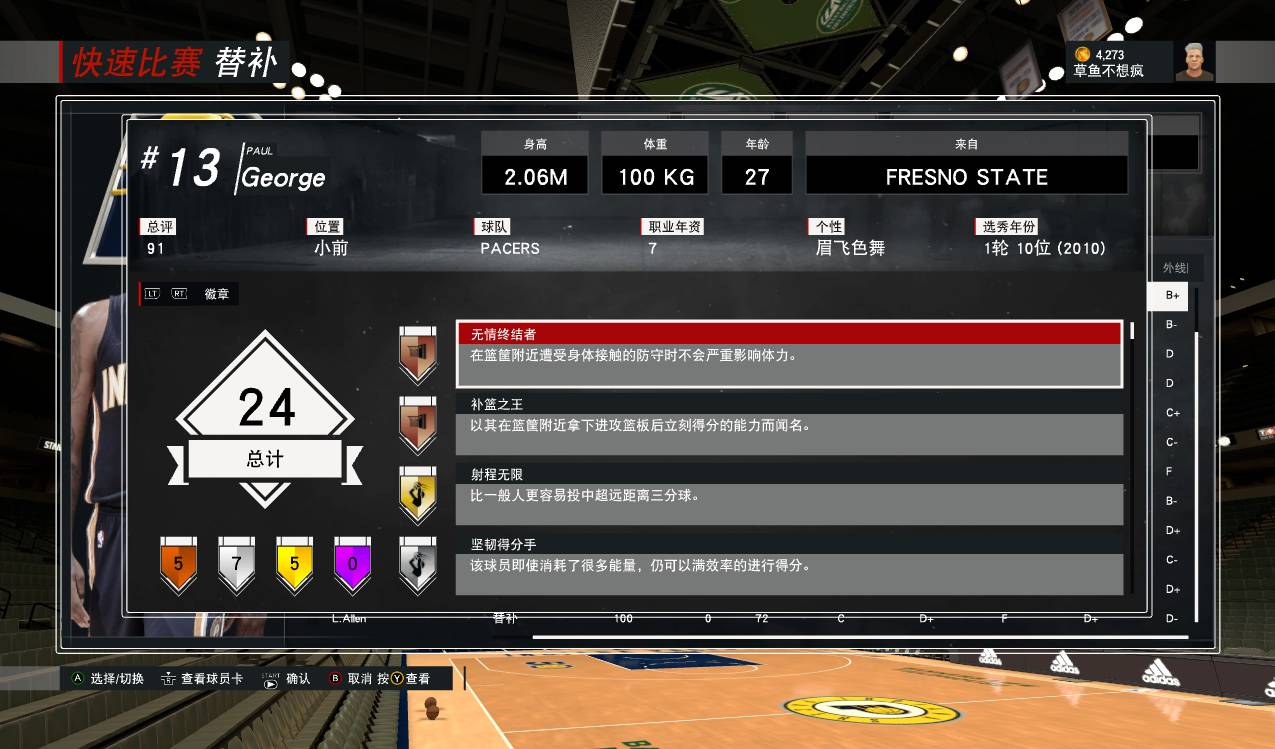
Task: Click the bronze badge count icon
Action: click(x=178, y=564)
